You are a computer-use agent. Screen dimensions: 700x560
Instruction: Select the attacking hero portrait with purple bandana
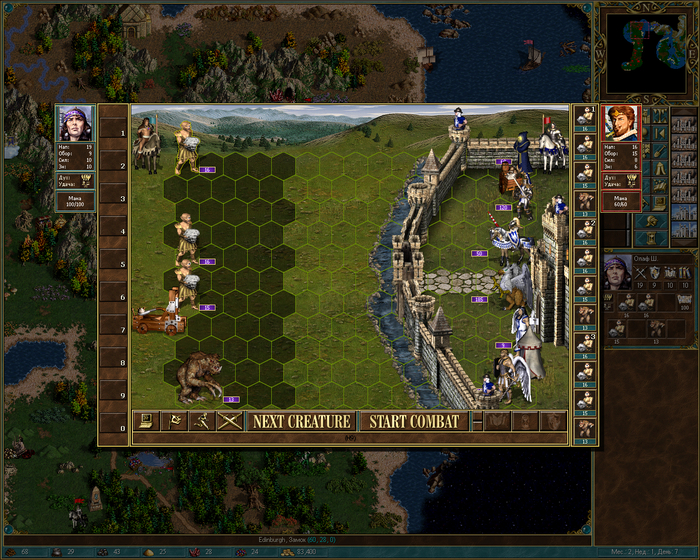point(76,124)
